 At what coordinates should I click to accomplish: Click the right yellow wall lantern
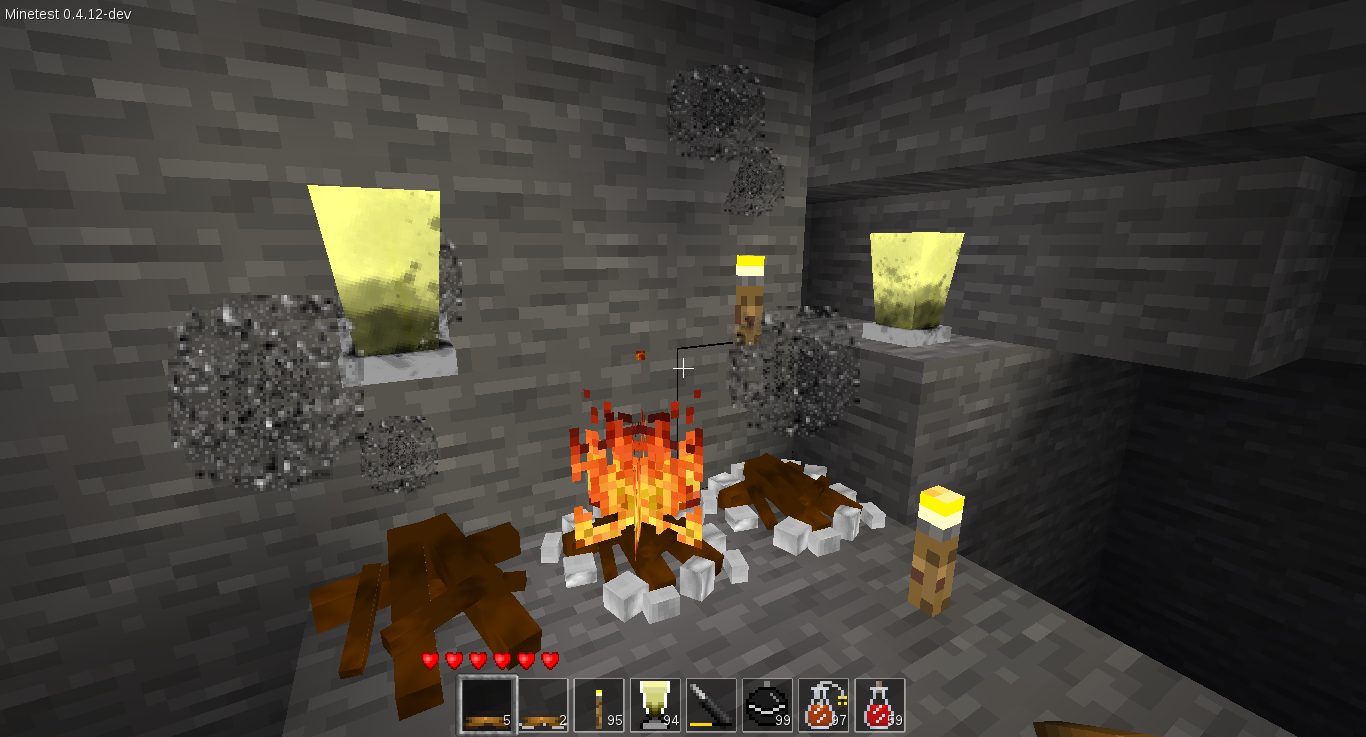click(915, 280)
